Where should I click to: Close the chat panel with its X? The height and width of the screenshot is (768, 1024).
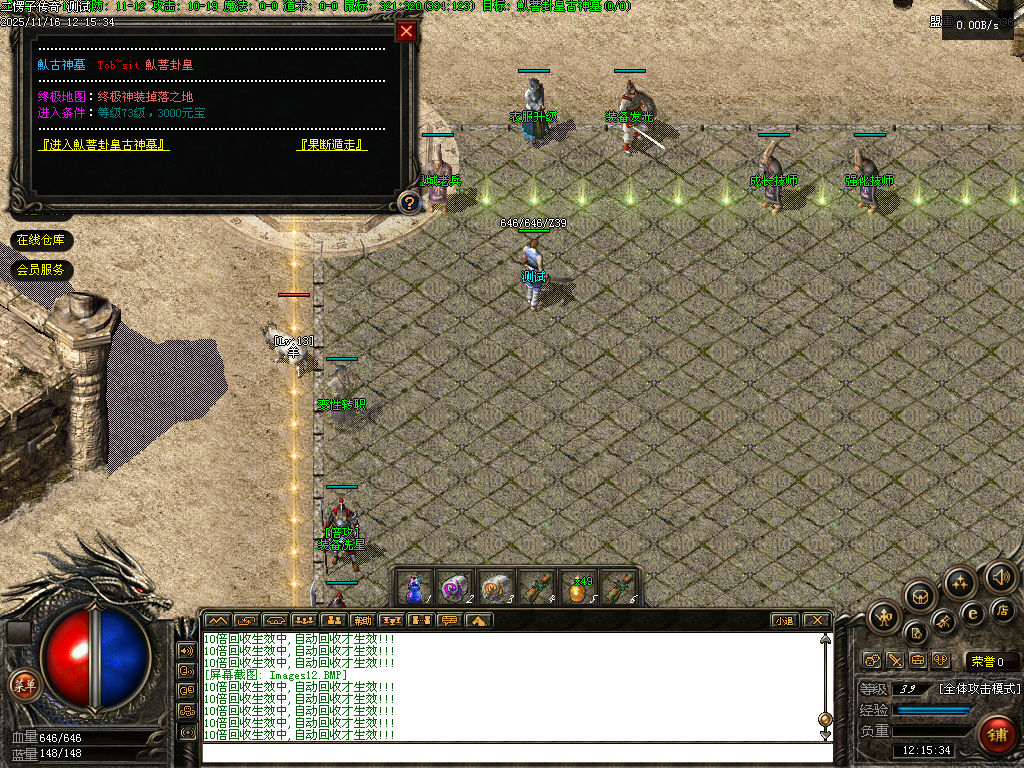pos(816,621)
